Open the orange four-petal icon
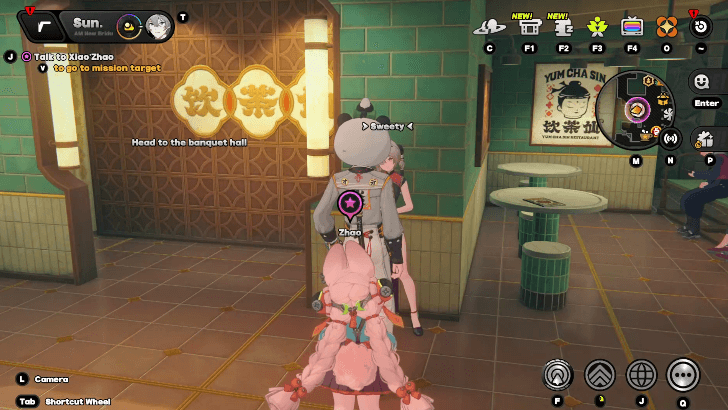 pos(666,27)
